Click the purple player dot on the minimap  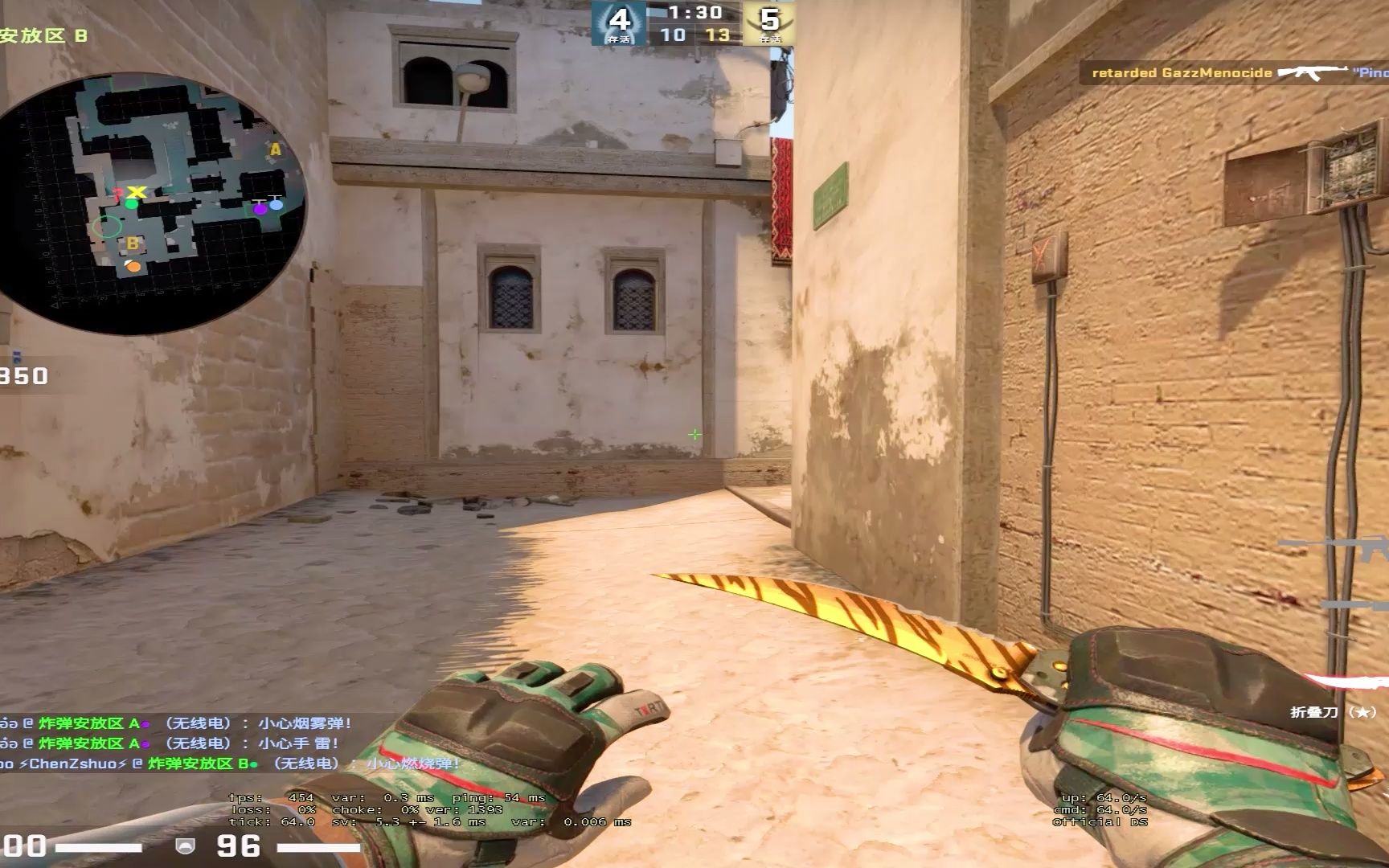tap(260, 209)
